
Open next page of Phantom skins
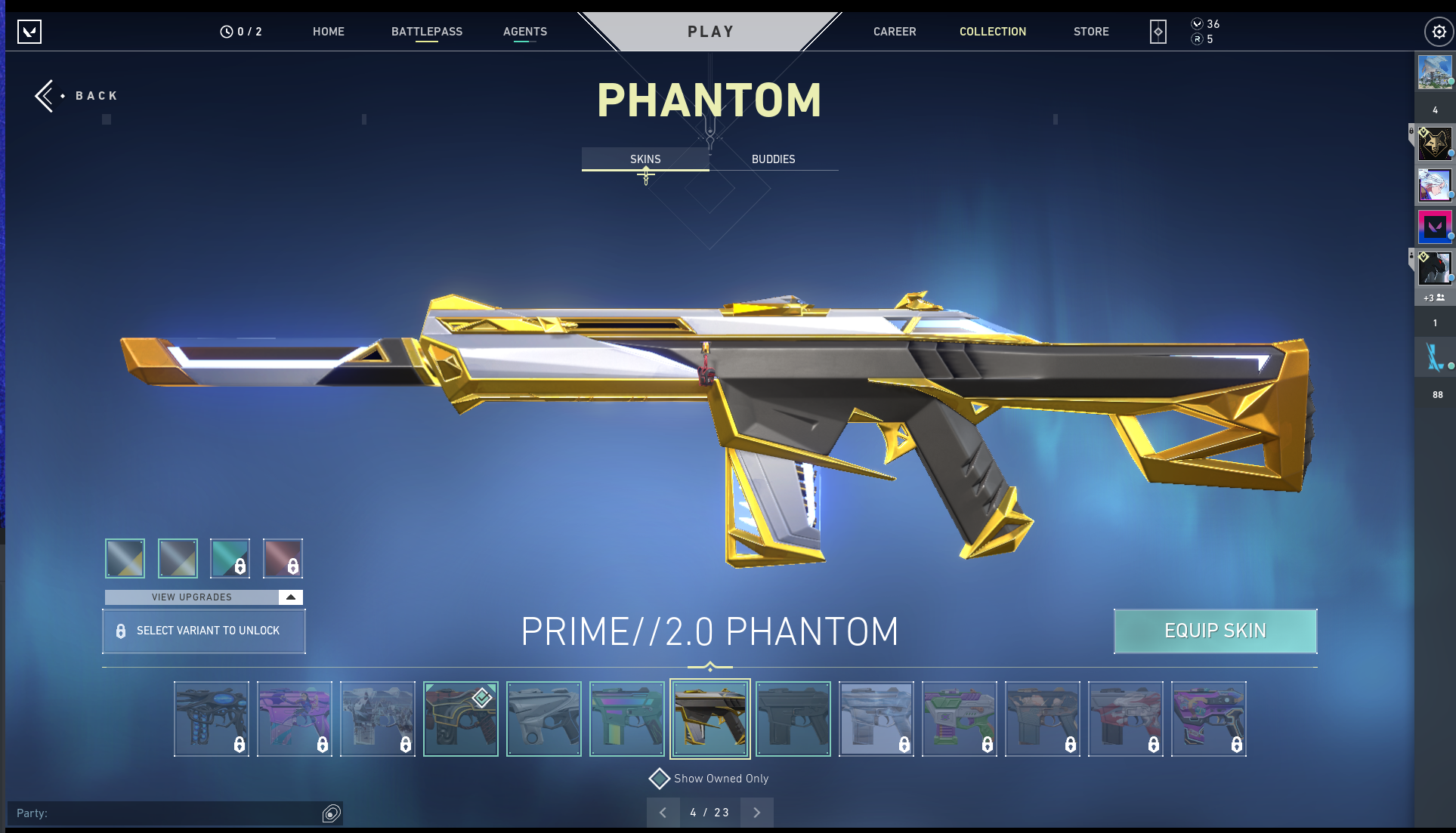point(756,812)
